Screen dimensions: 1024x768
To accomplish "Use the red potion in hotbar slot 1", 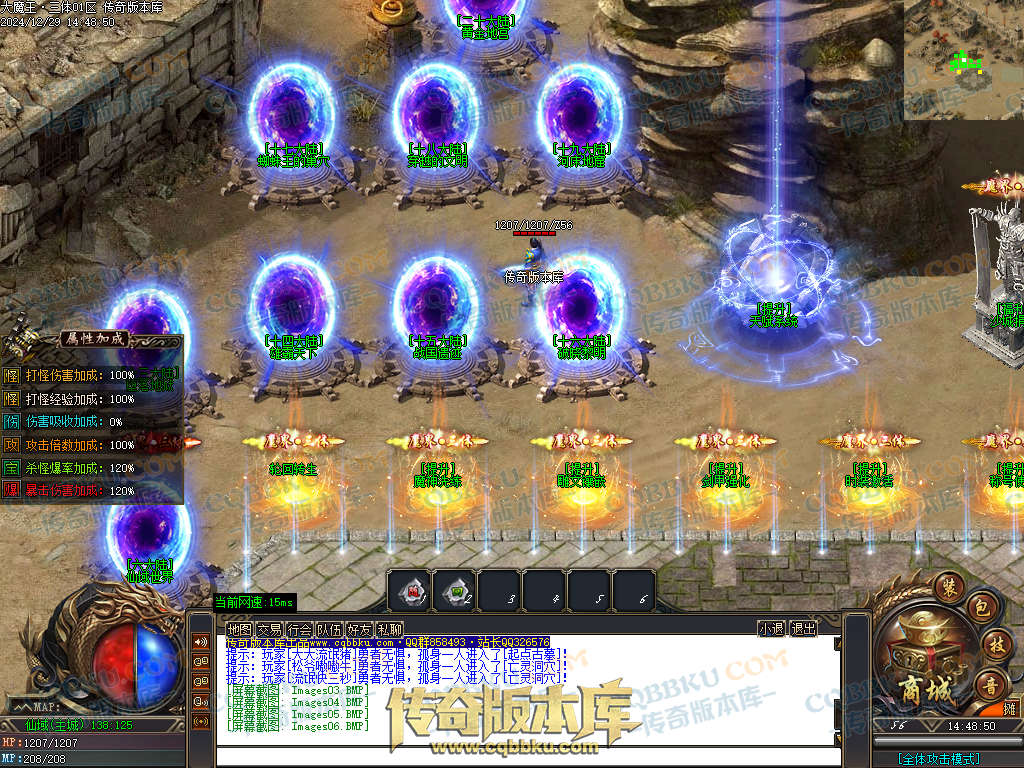I will pyautogui.click(x=410, y=590).
